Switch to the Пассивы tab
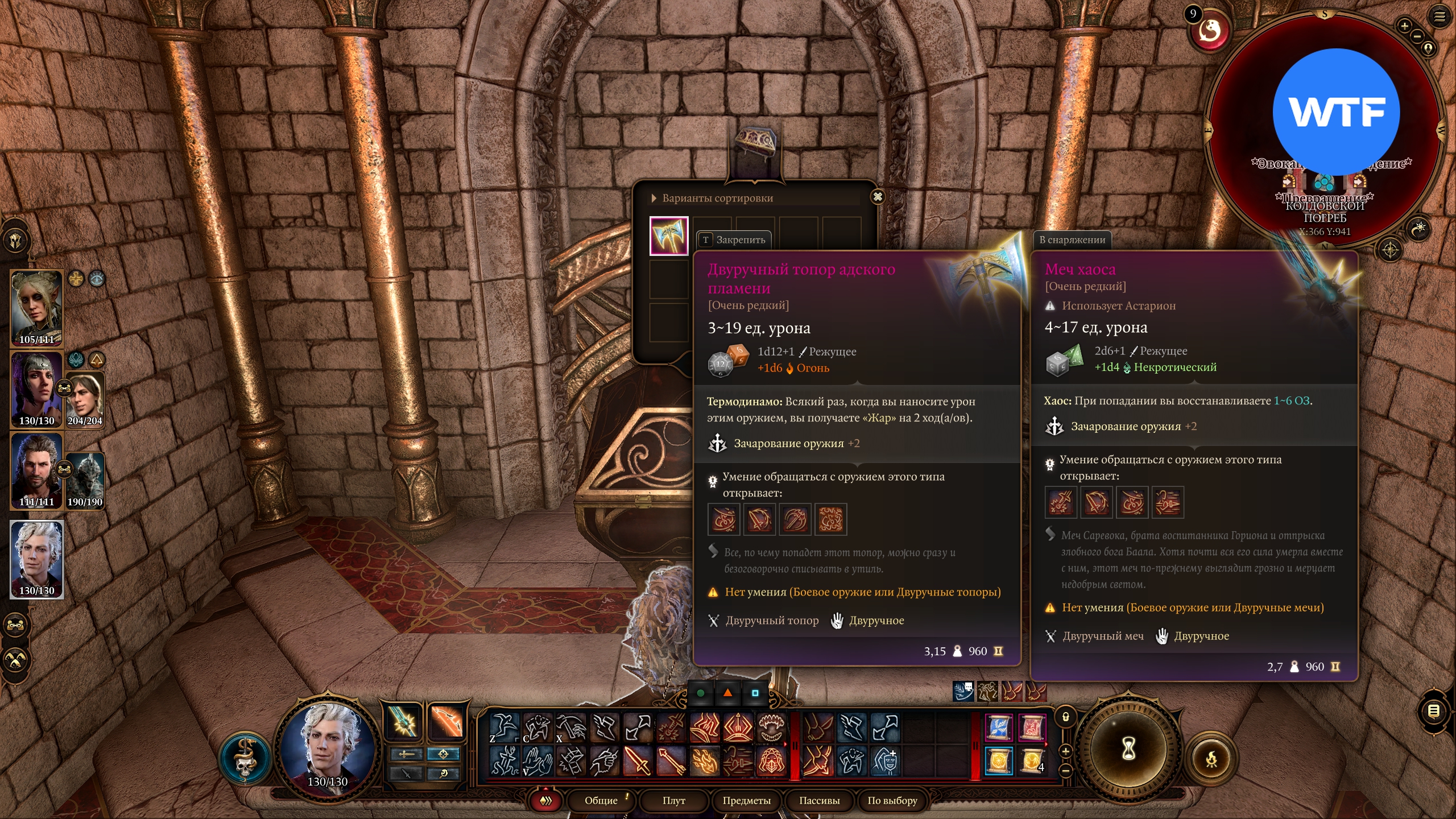Image resolution: width=1456 pixels, height=819 pixels. coord(819,800)
